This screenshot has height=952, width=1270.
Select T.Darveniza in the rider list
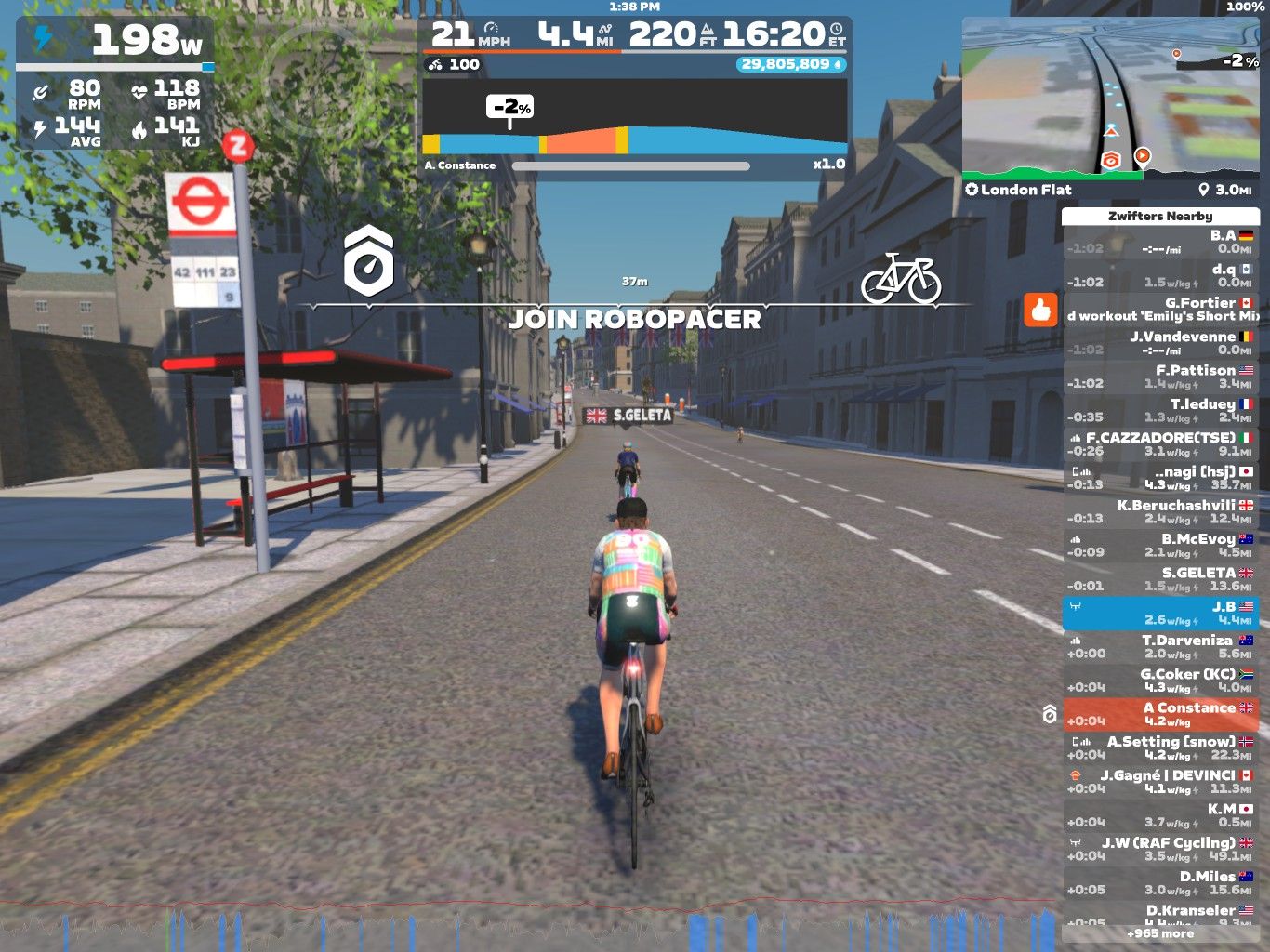(1160, 646)
